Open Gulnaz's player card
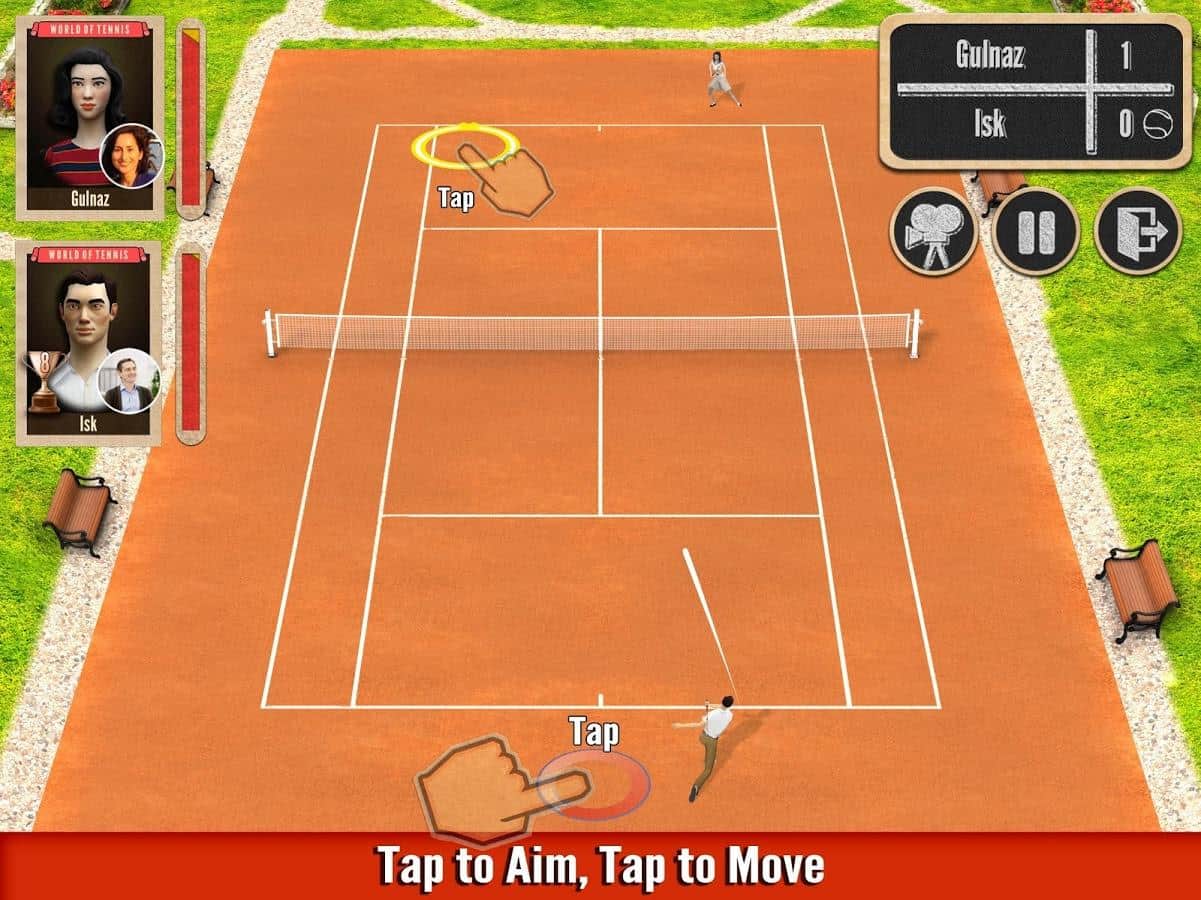 [90, 117]
